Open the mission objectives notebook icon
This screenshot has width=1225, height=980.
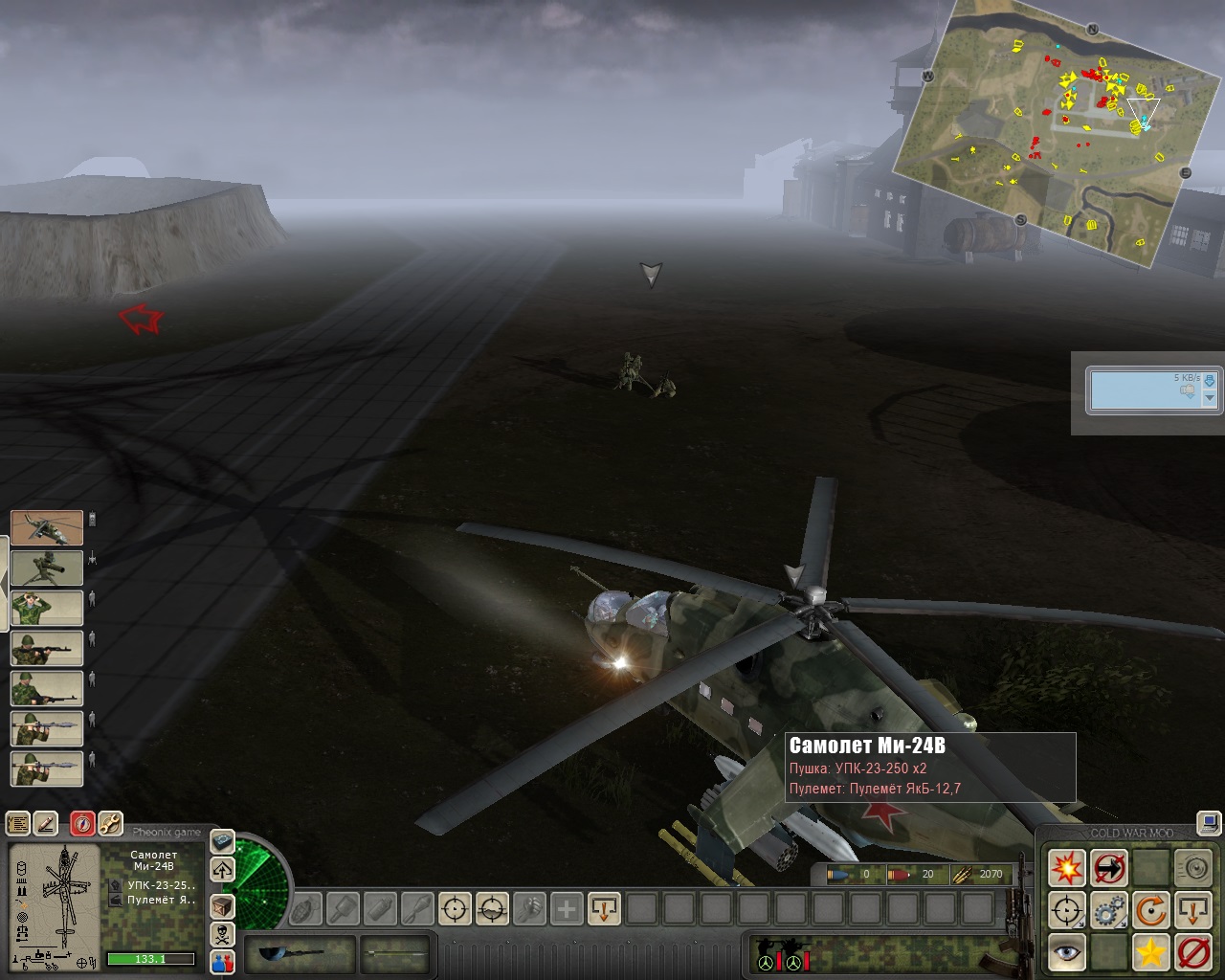pyautogui.click(x=18, y=823)
